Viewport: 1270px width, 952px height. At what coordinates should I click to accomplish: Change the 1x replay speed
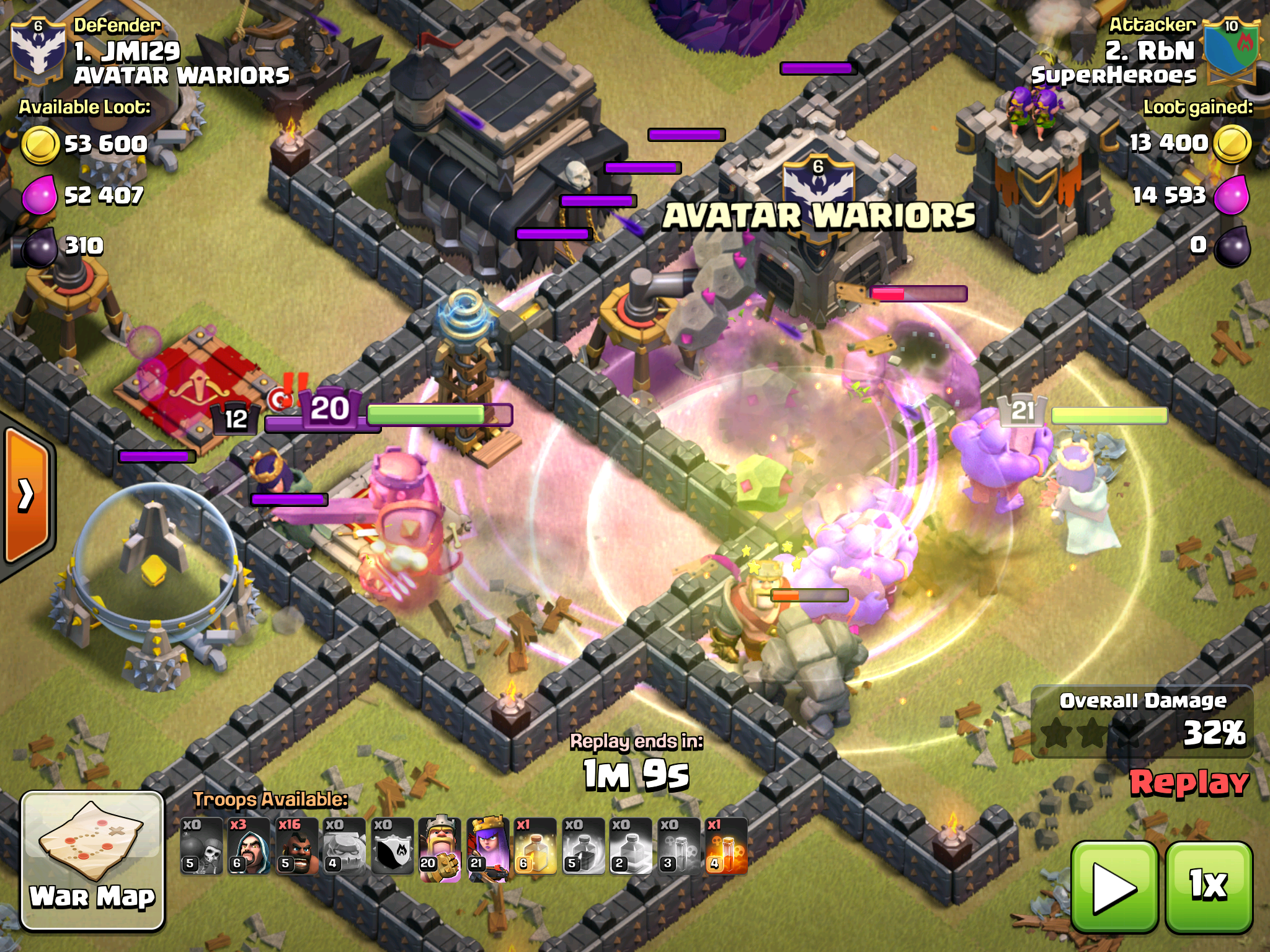point(1209,887)
